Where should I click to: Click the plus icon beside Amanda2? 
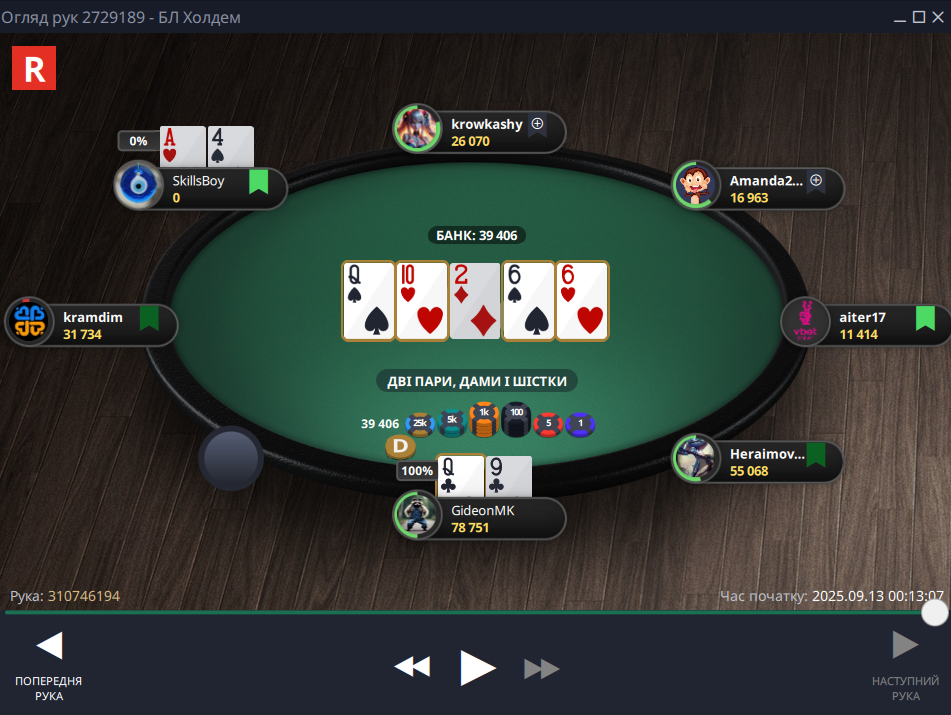[x=816, y=181]
